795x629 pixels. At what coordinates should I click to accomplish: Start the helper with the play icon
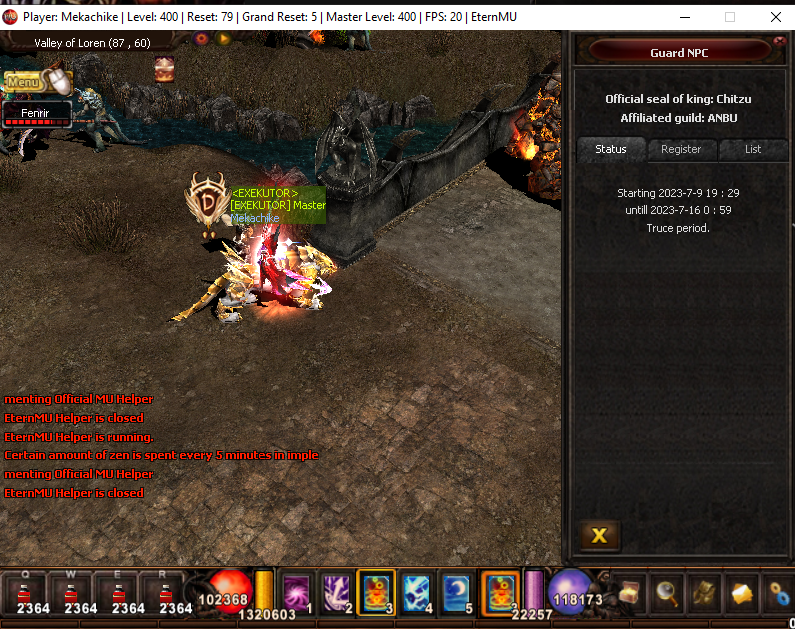click(224, 39)
